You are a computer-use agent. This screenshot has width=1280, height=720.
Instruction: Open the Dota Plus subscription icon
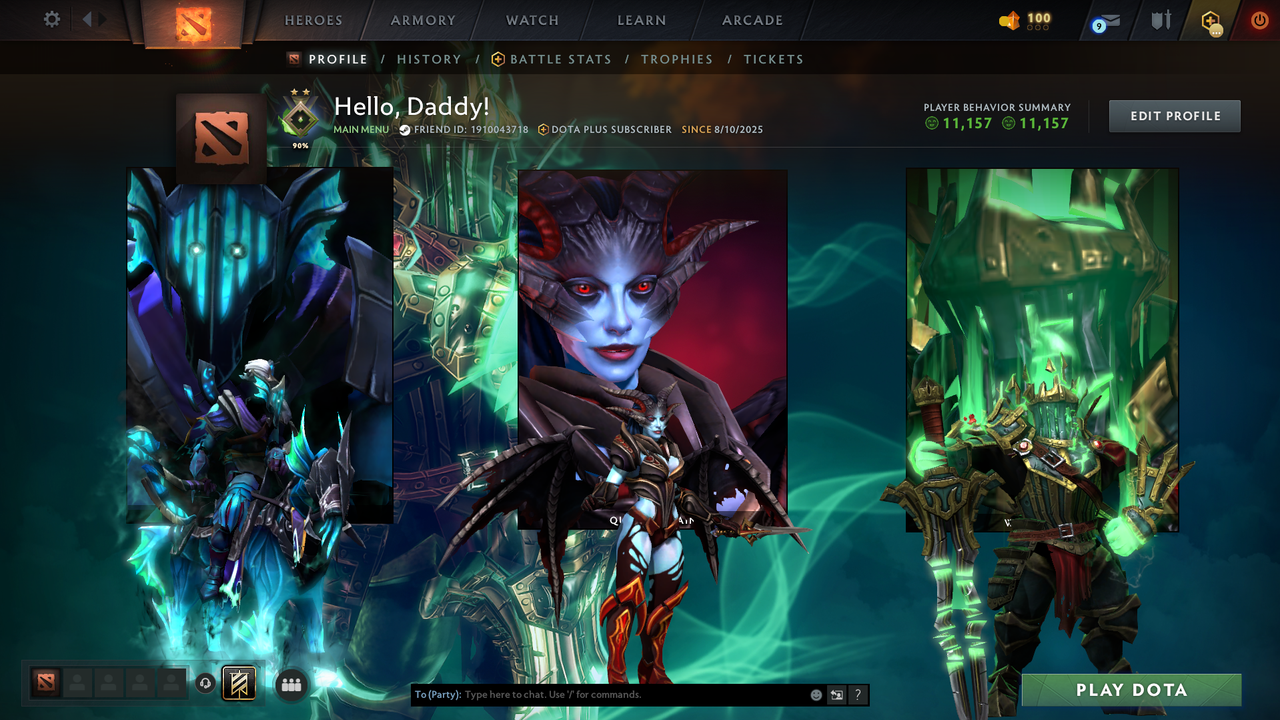[x=1210, y=20]
